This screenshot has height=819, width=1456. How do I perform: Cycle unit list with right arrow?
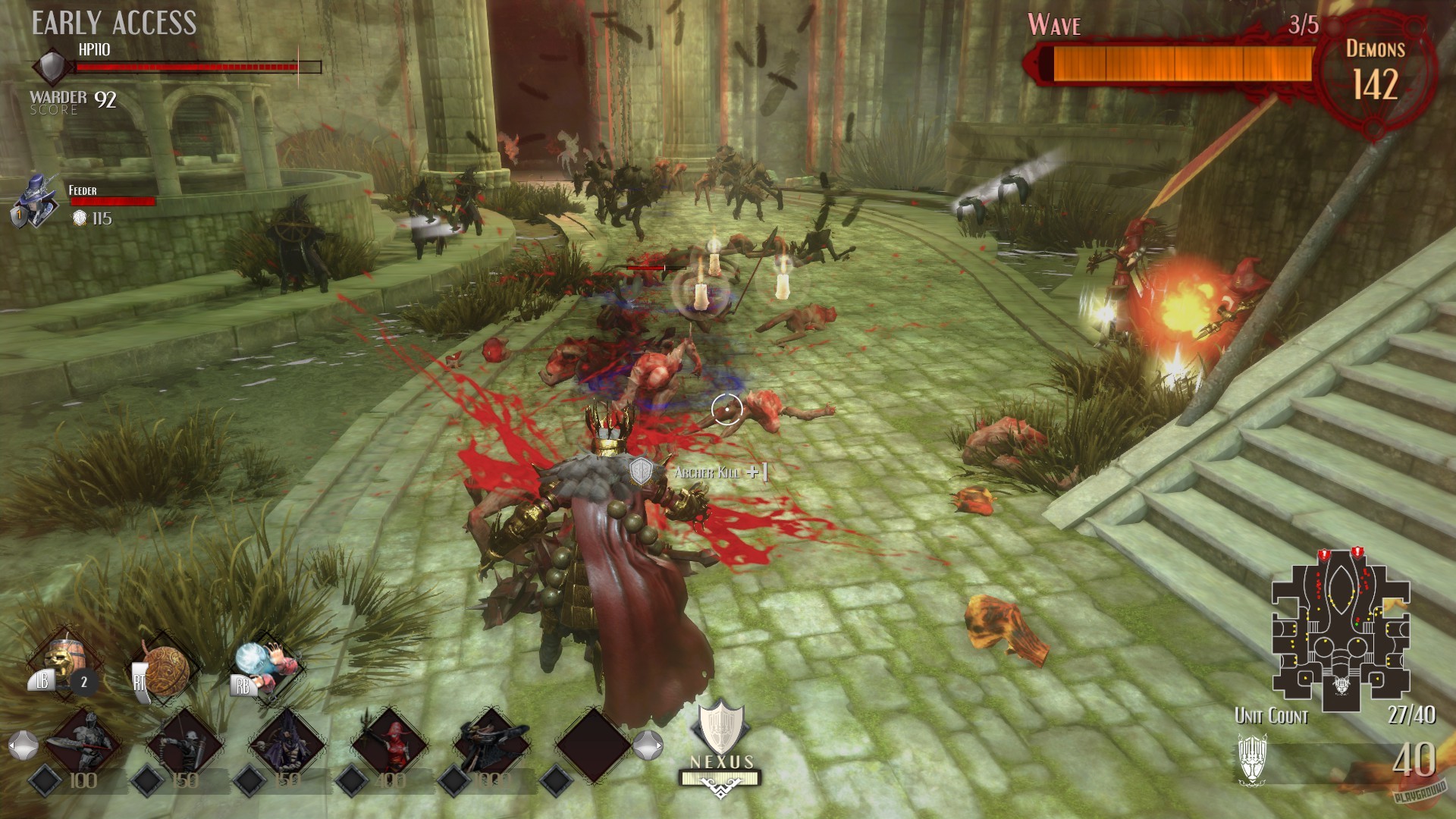(648, 746)
